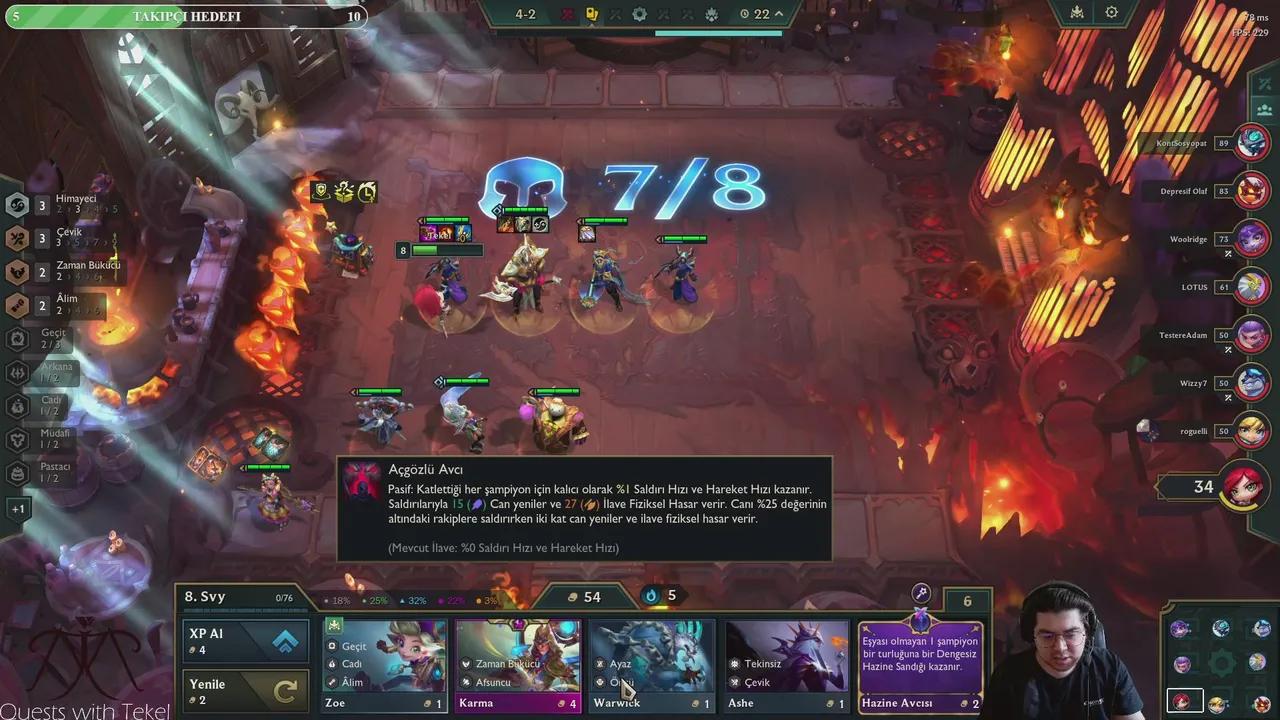Click the Zoe shop card label
This screenshot has width=1280, height=720.
pos(334,703)
